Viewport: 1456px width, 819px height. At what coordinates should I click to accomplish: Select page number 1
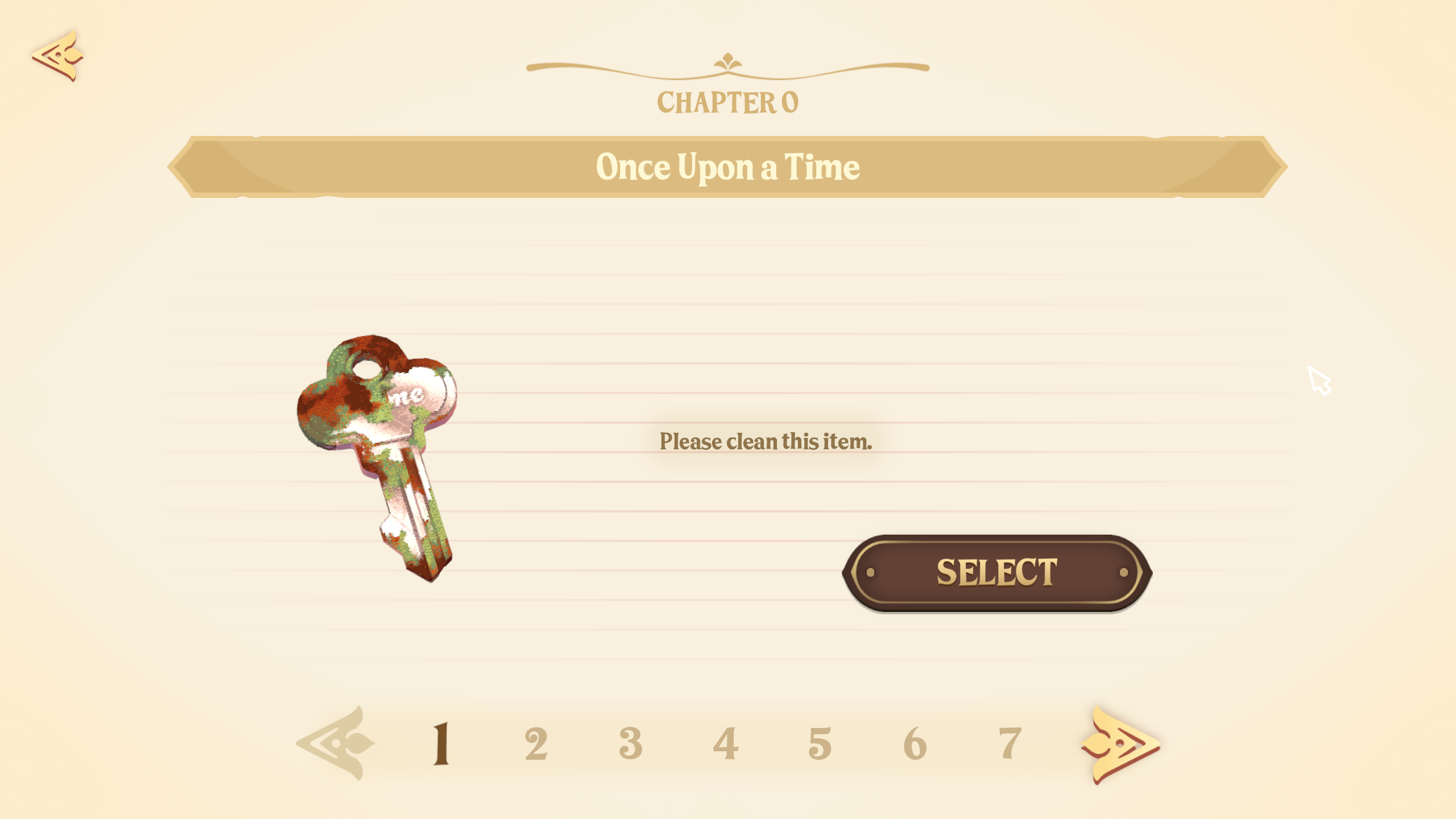click(441, 743)
